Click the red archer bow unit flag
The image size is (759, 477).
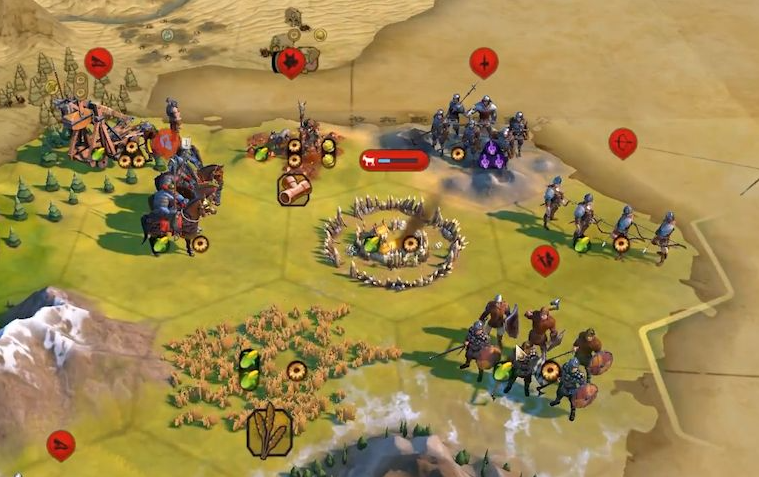pyautogui.click(x=622, y=142)
